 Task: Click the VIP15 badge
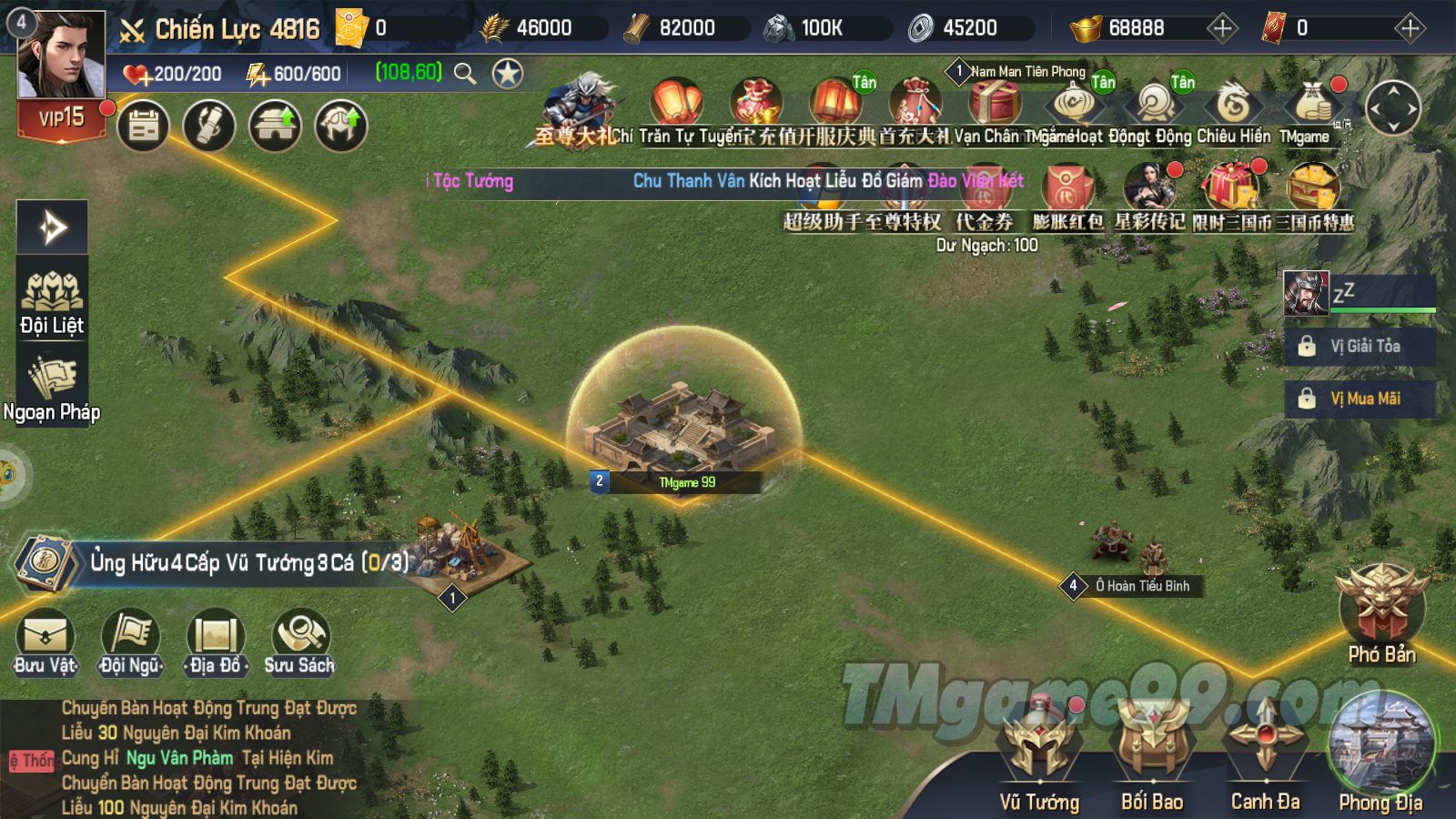point(62,118)
